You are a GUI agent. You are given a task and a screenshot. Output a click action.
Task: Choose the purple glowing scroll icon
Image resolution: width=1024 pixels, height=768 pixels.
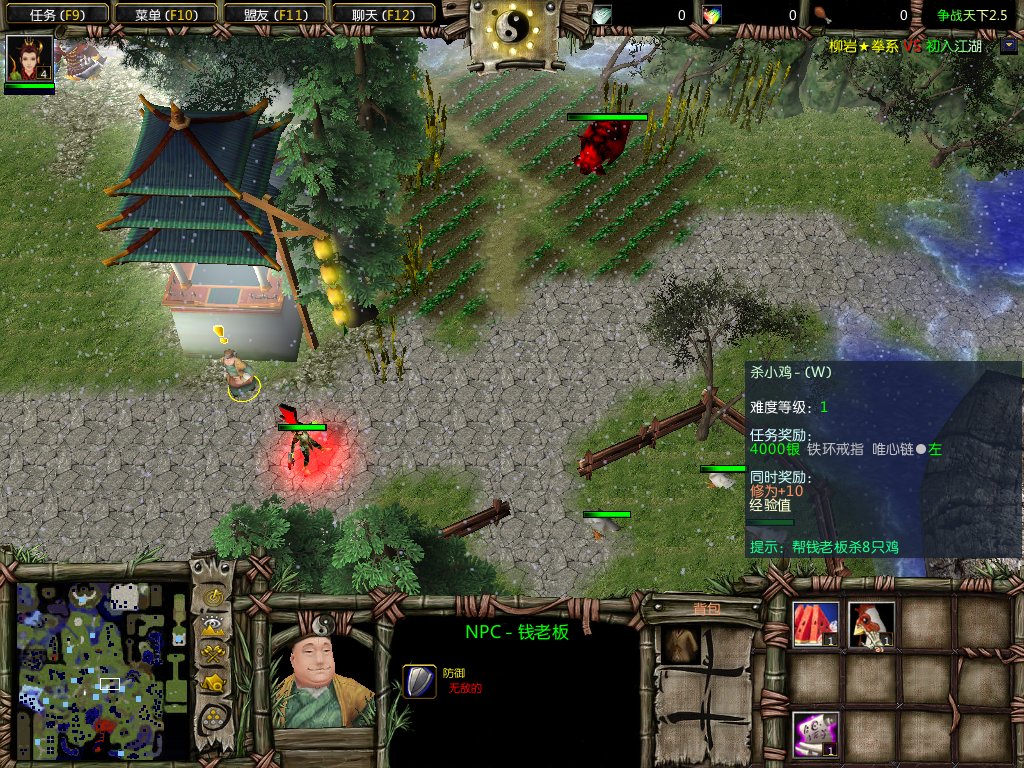click(815, 734)
